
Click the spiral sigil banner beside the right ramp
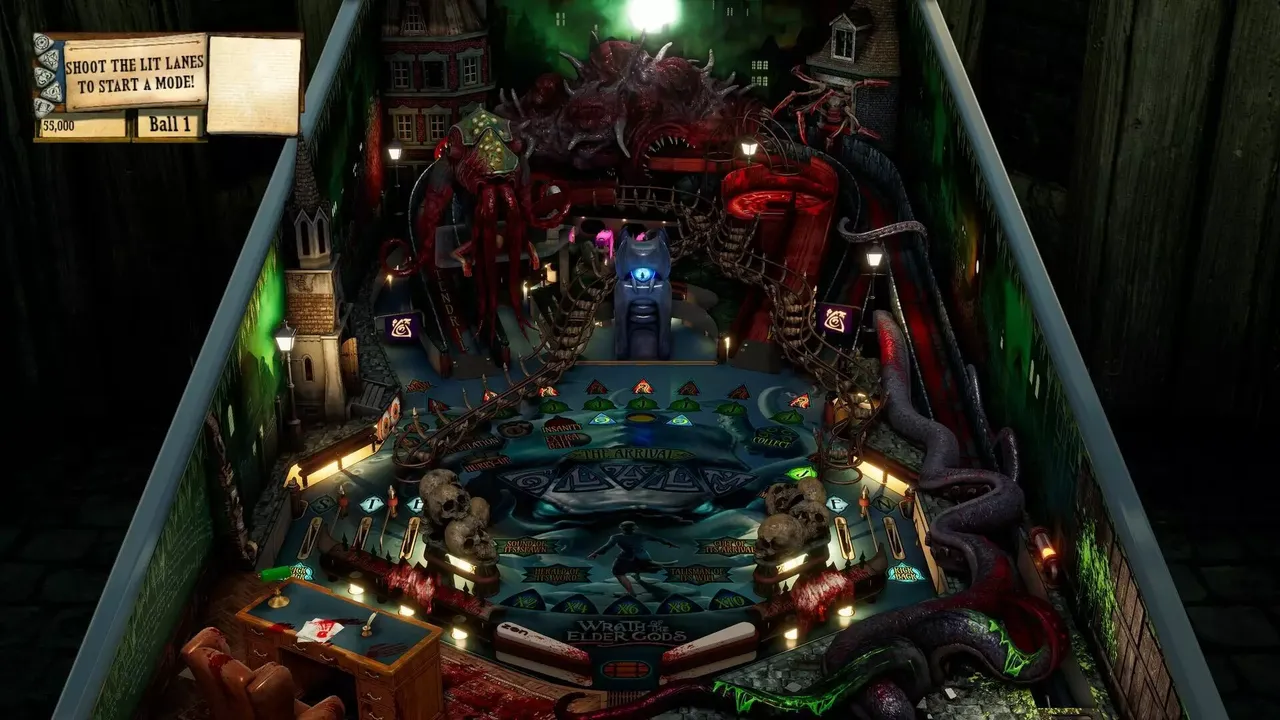pyautogui.click(x=838, y=320)
